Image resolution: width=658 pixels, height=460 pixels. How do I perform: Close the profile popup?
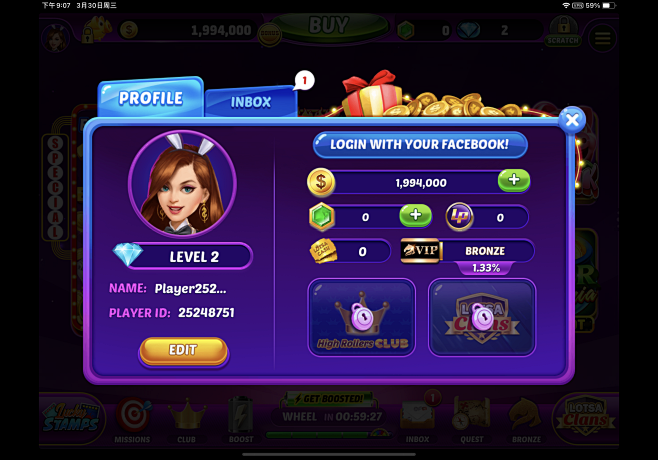(572, 120)
